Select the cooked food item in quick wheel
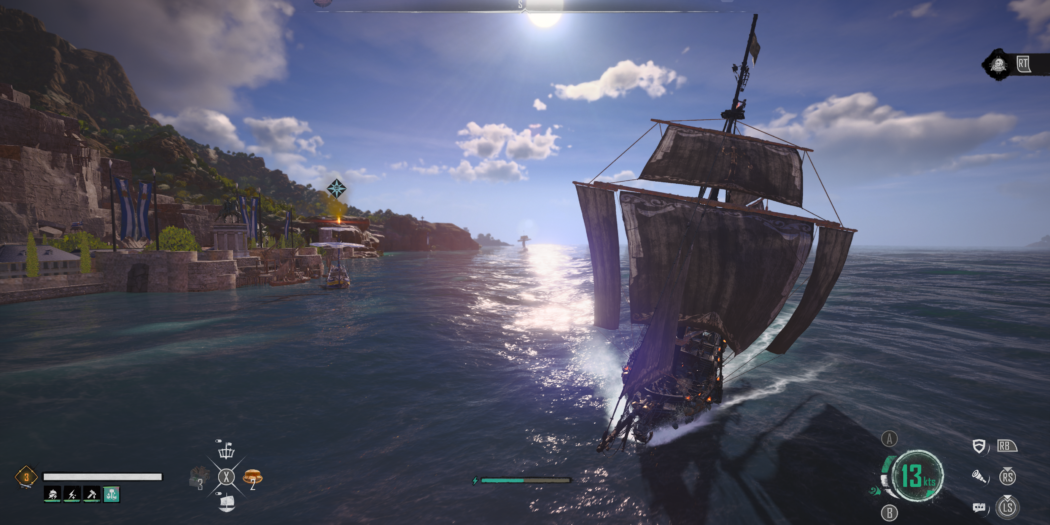This screenshot has height=525, width=1050. [252, 477]
